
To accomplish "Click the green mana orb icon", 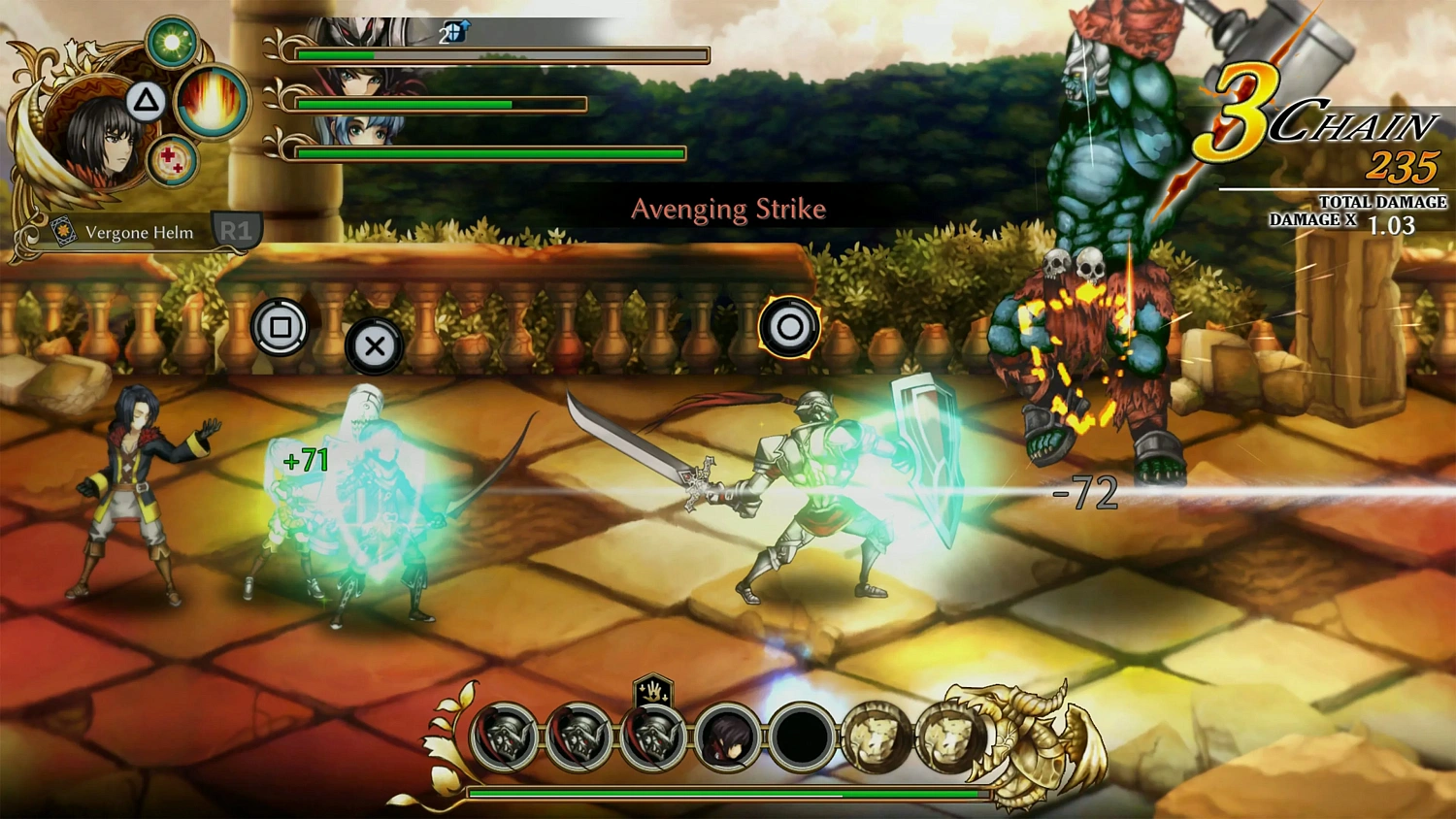I will [173, 43].
